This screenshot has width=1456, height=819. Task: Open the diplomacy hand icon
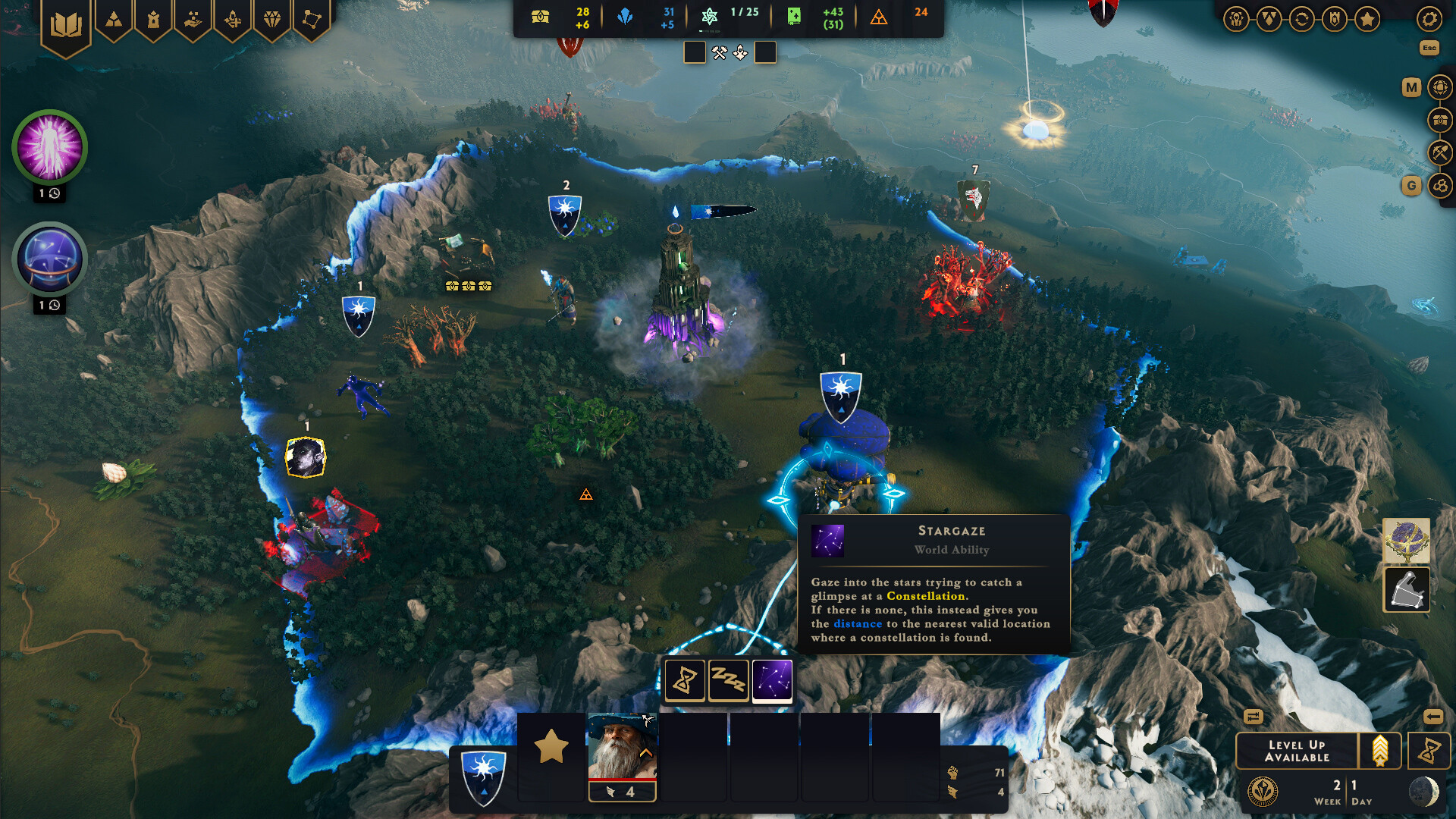coord(193,19)
